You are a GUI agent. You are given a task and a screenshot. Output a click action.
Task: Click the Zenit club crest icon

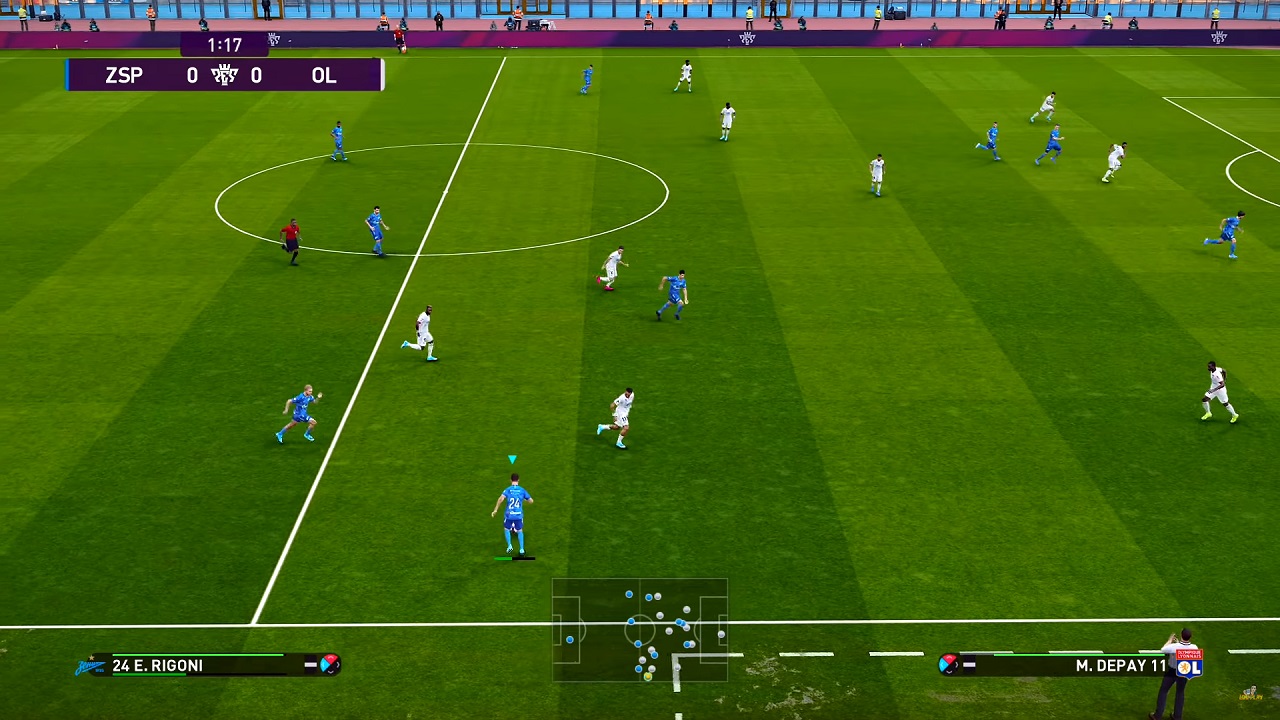point(90,666)
